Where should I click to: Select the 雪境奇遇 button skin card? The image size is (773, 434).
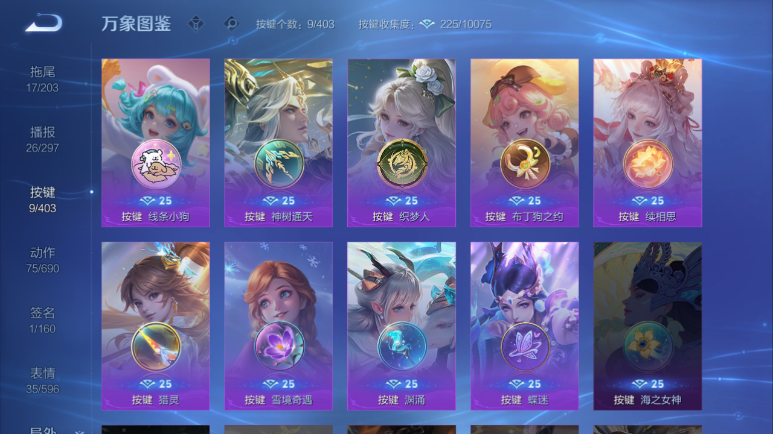tap(278, 325)
